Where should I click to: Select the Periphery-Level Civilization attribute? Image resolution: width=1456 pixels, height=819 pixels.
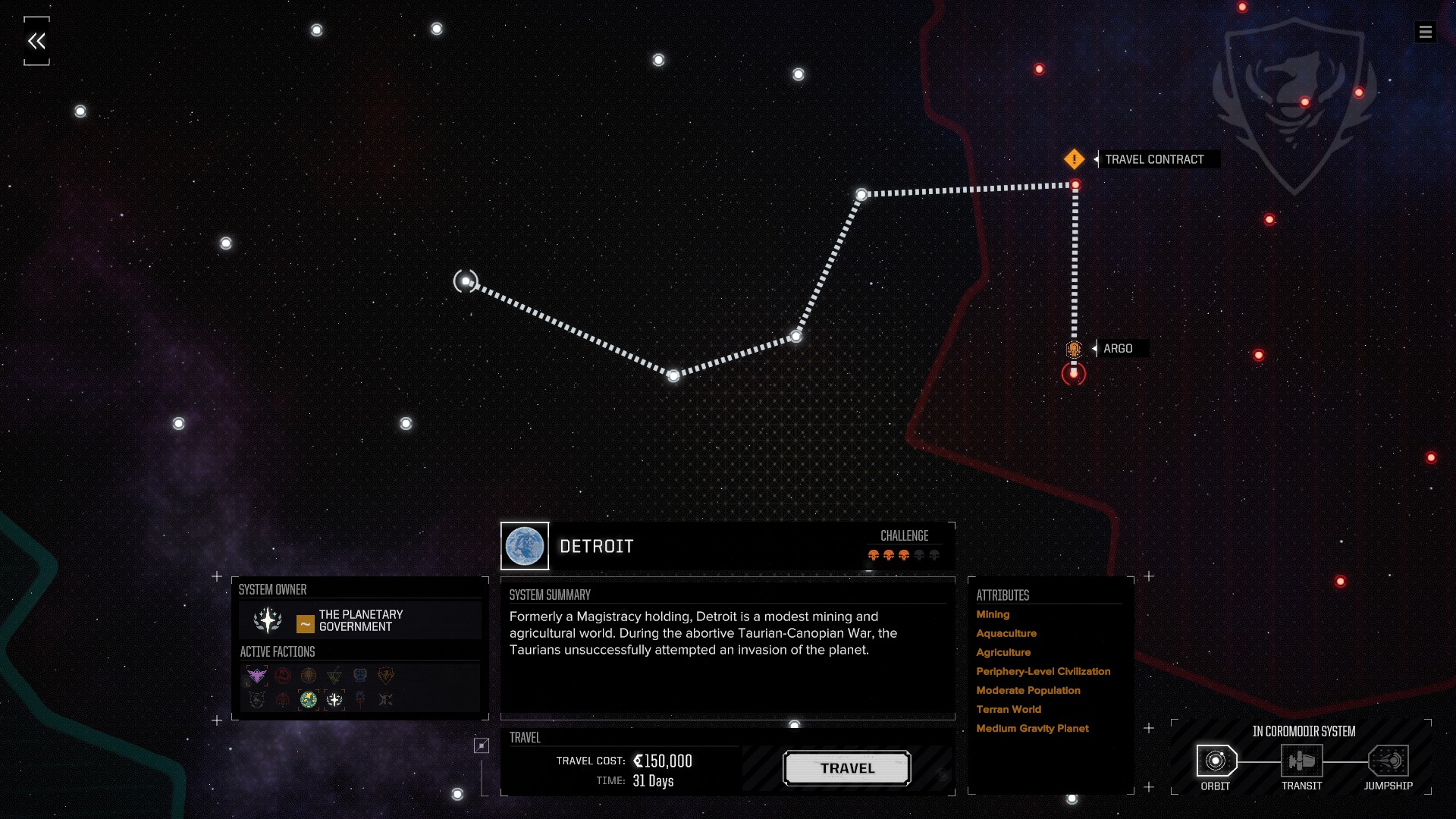(x=1043, y=671)
